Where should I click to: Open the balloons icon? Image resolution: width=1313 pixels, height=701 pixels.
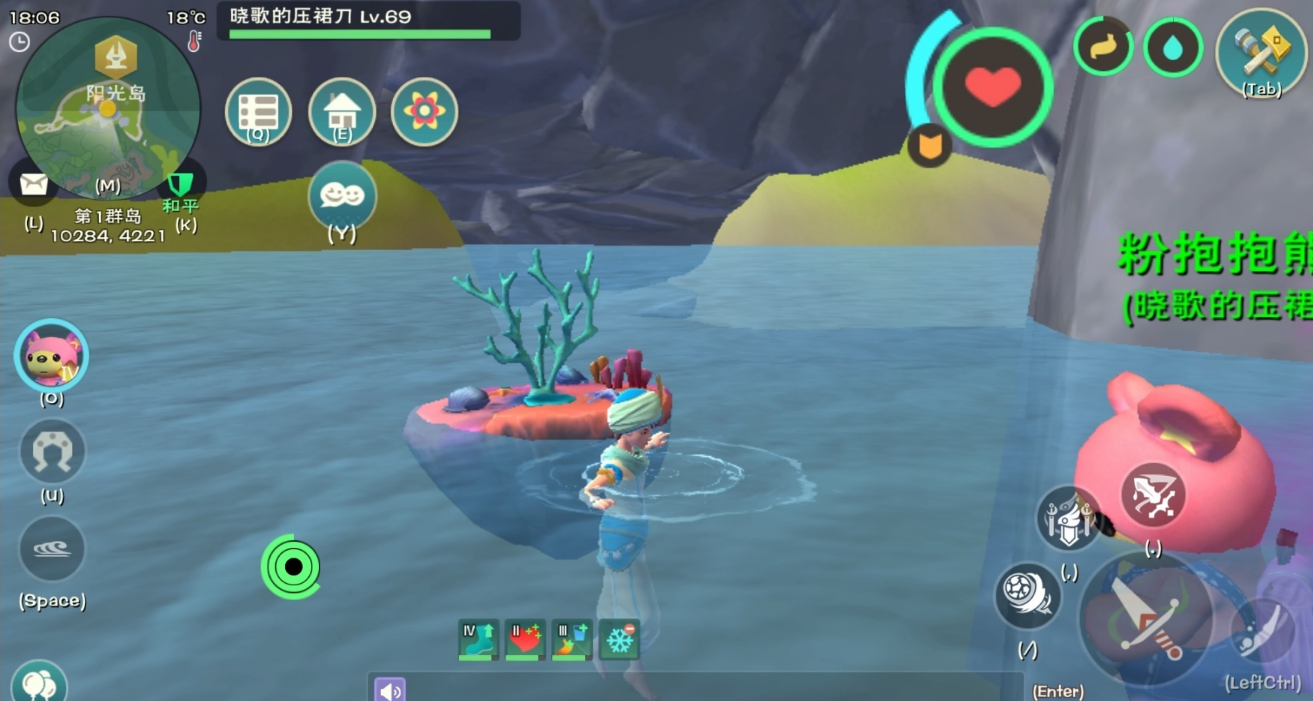[x=38, y=684]
